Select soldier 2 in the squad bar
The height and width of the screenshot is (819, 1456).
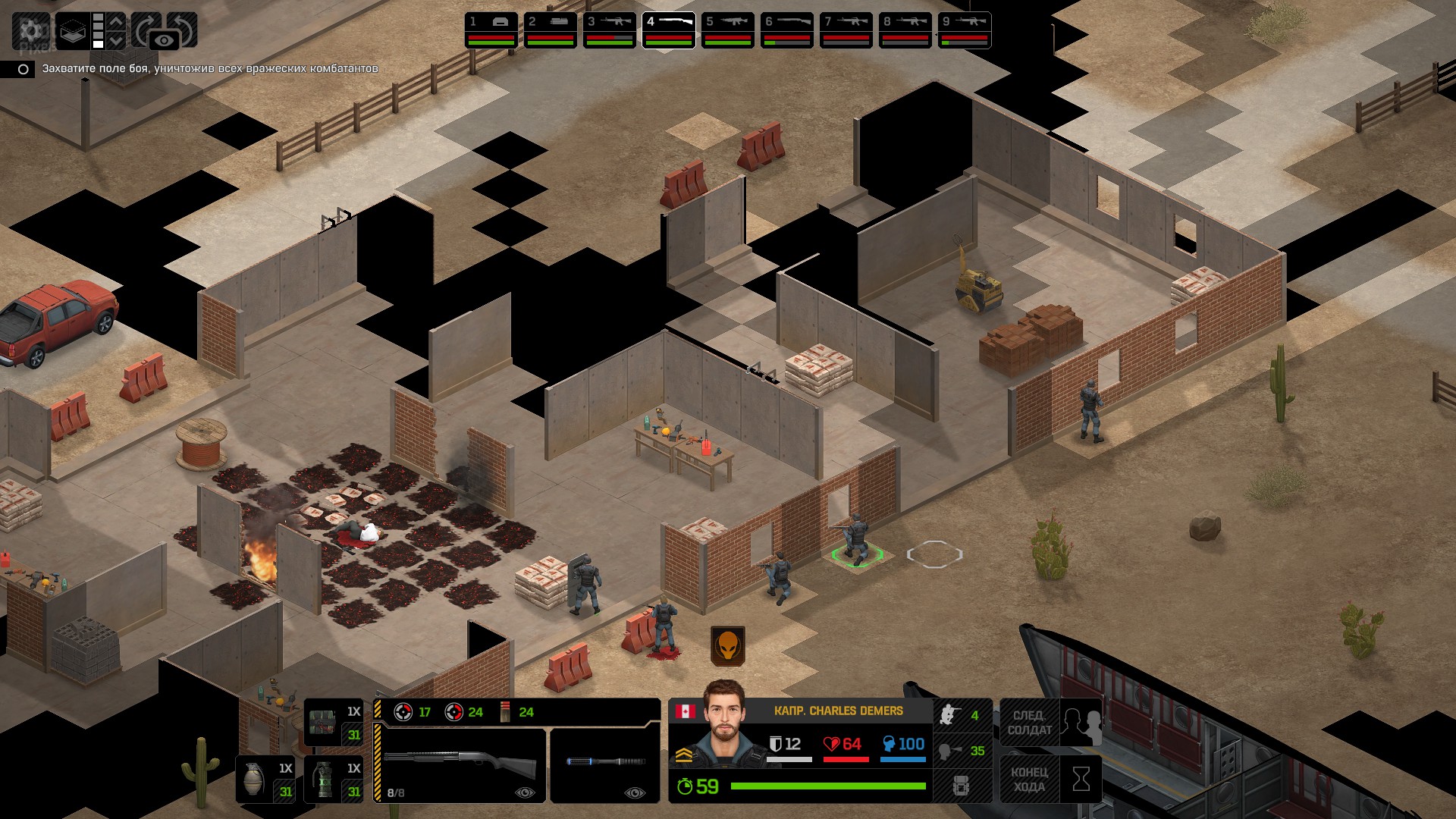click(x=551, y=30)
